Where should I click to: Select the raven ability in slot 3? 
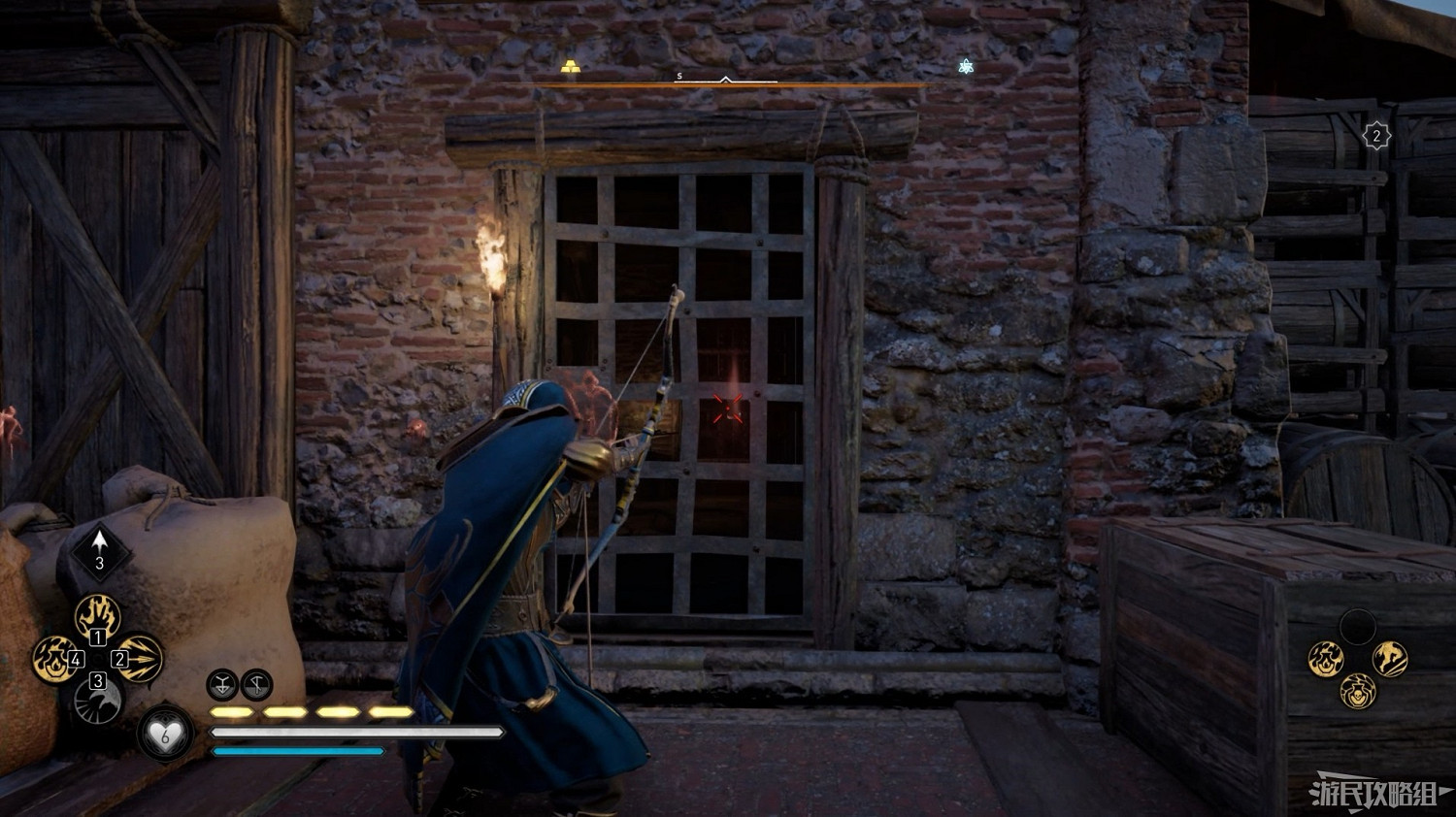click(96, 701)
